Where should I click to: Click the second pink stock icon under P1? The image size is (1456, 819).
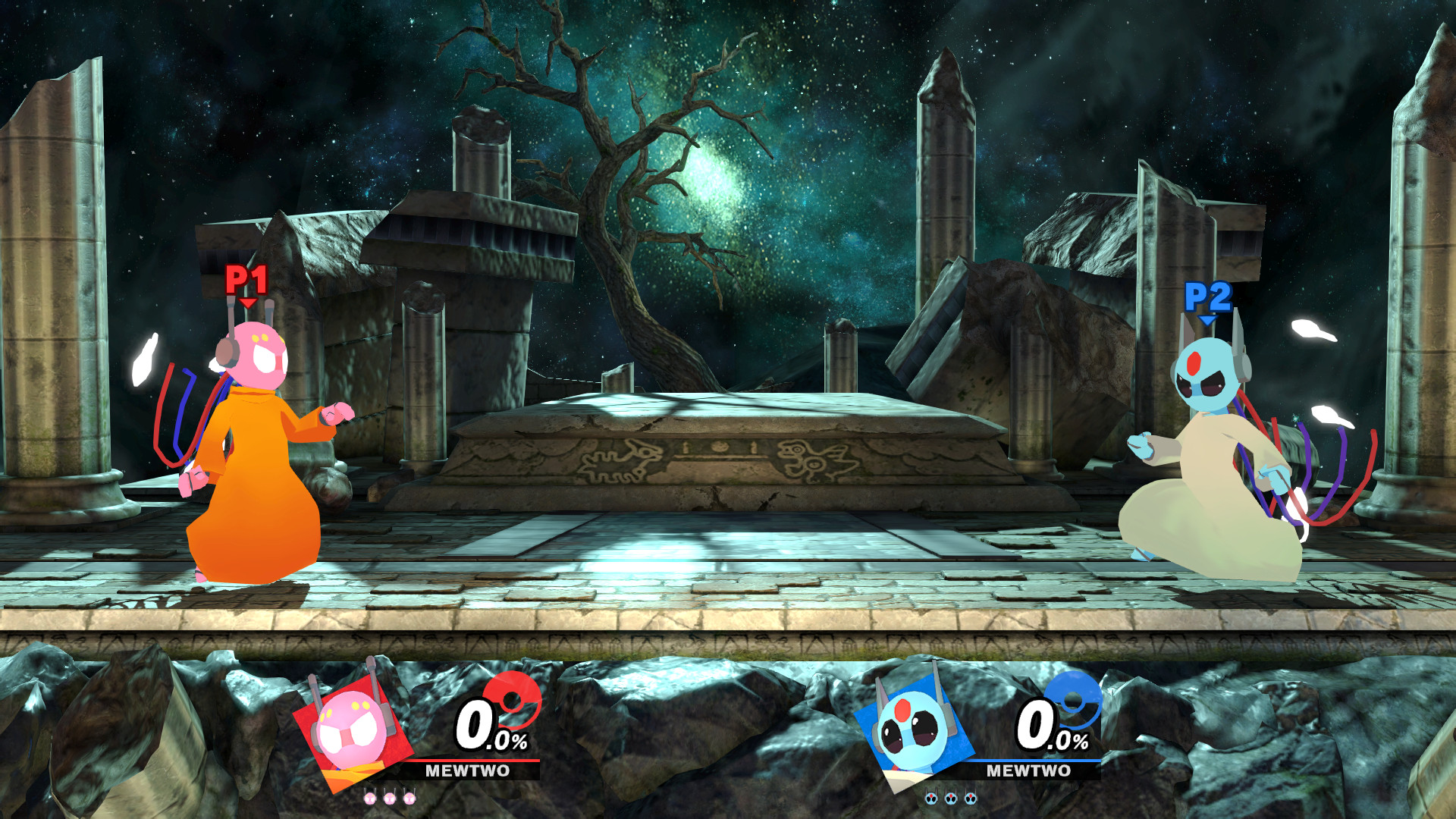point(390,798)
